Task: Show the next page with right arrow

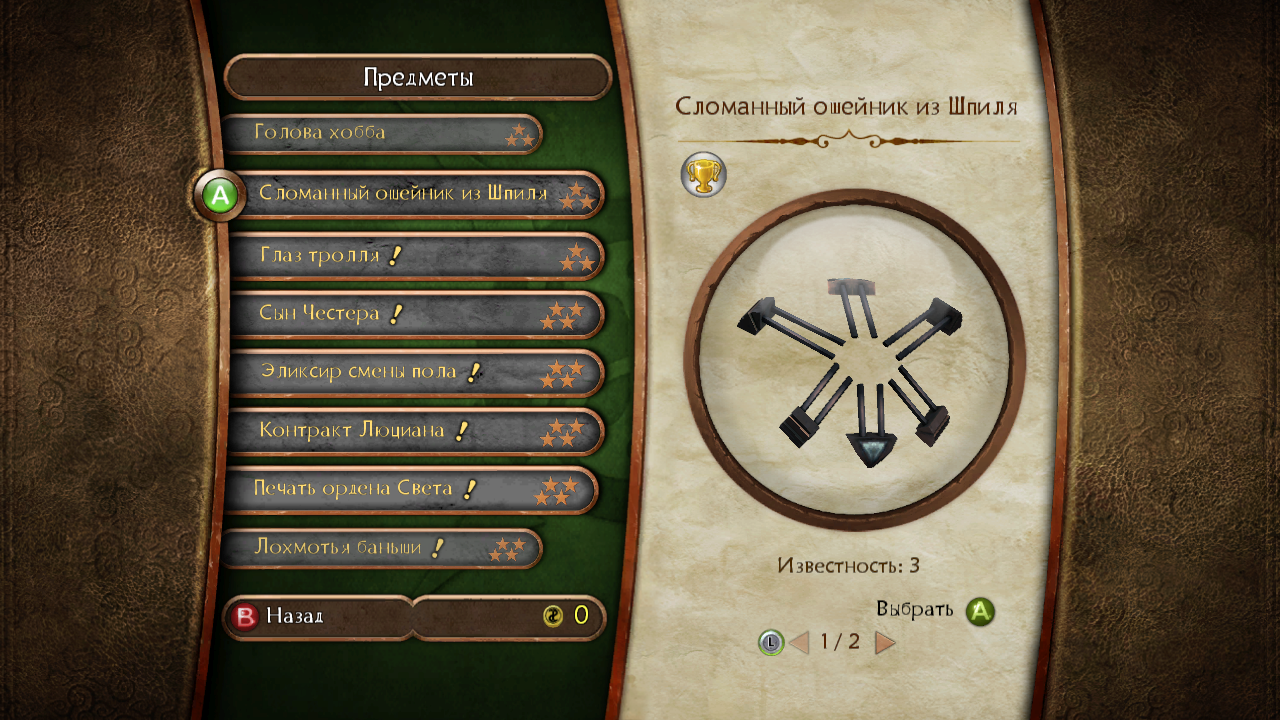Action: 885,642
